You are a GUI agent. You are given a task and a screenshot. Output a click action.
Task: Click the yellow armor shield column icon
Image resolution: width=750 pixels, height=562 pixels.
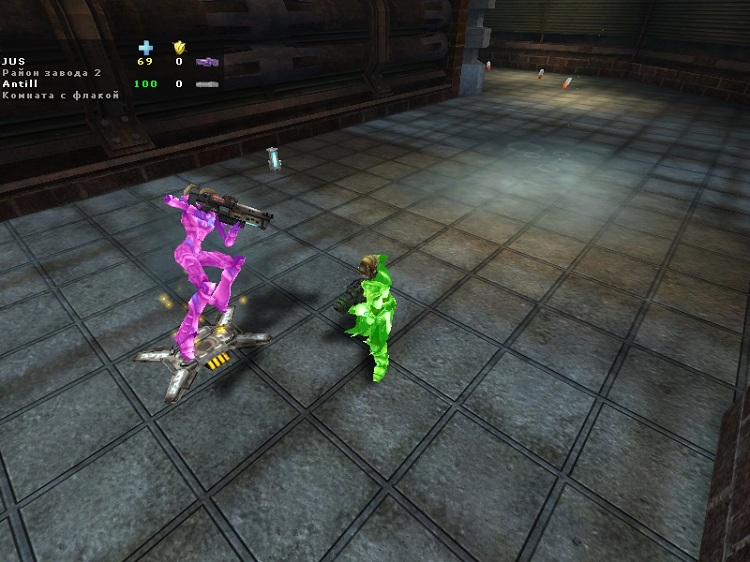(x=179, y=47)
